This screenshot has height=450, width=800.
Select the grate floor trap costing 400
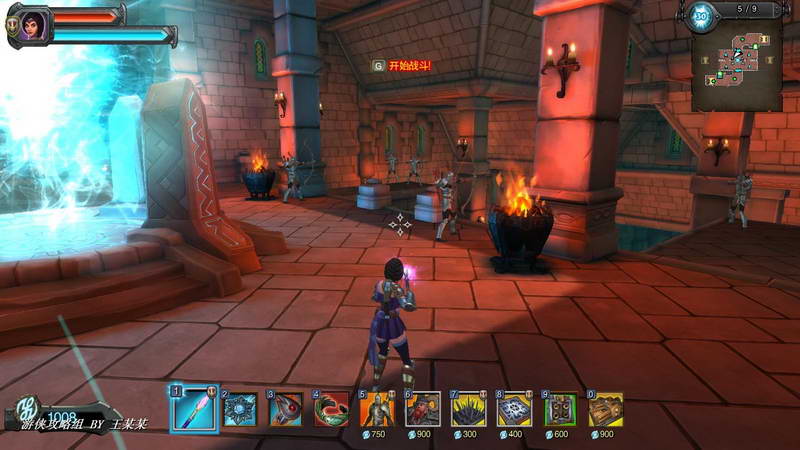514,409
